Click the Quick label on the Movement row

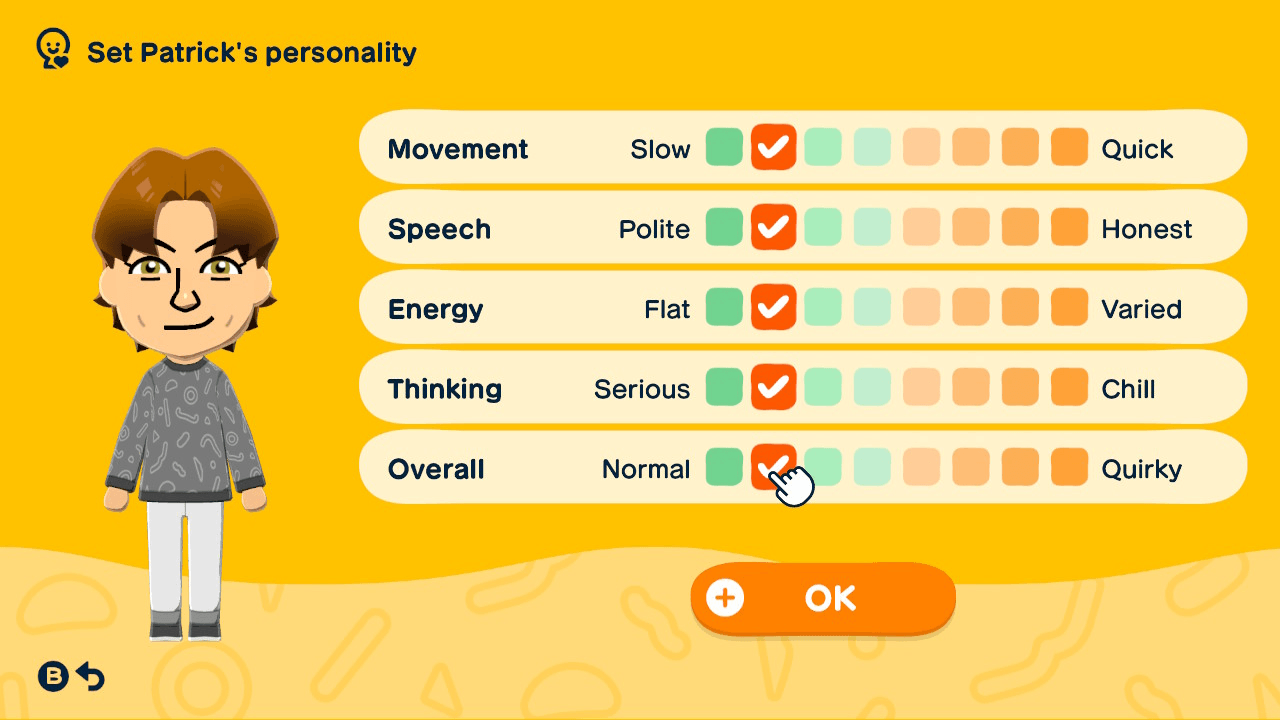[x=1140, y=148]
